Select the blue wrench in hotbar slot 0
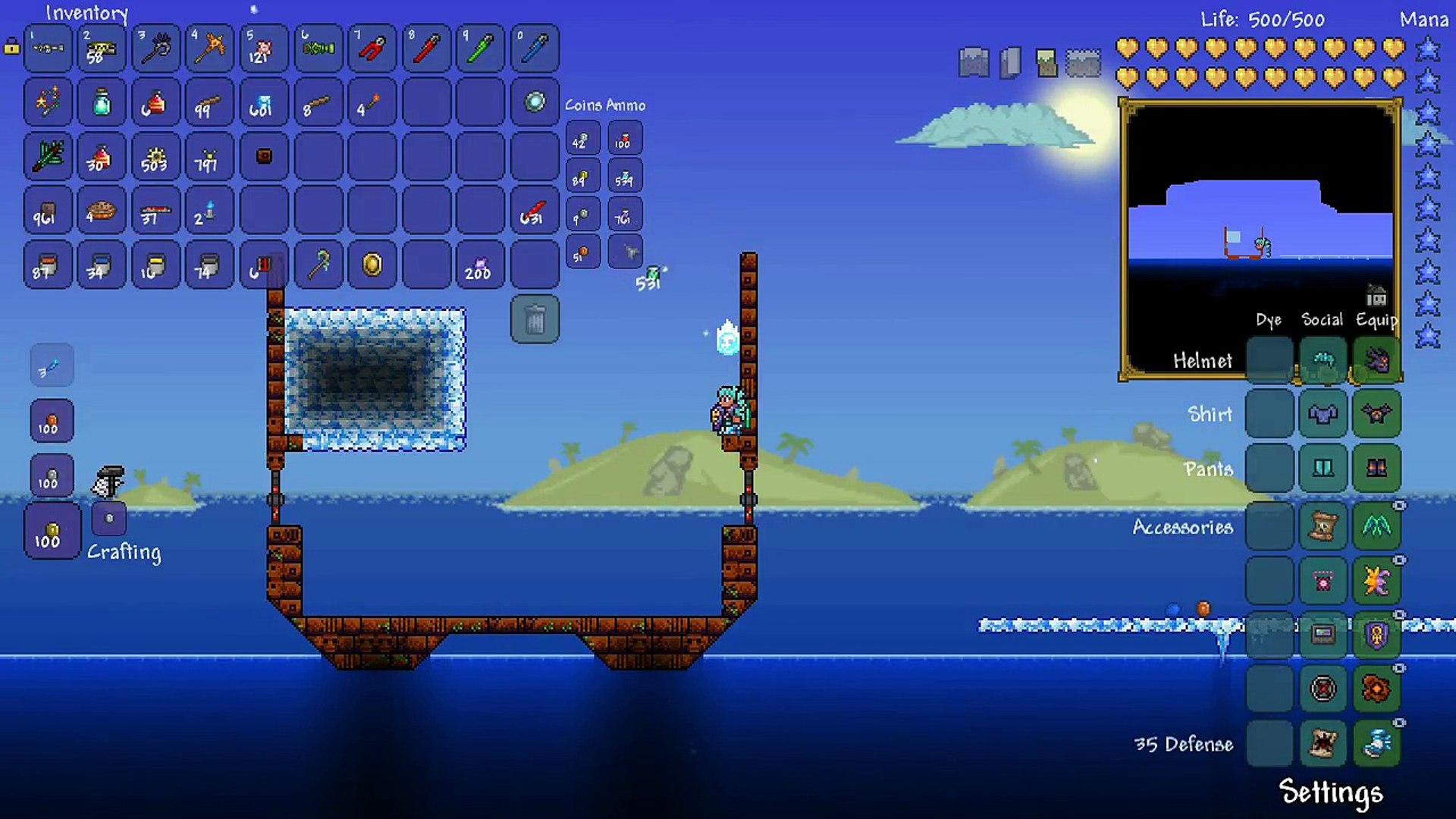This screenshot has height=819, width=1456. 535,49
